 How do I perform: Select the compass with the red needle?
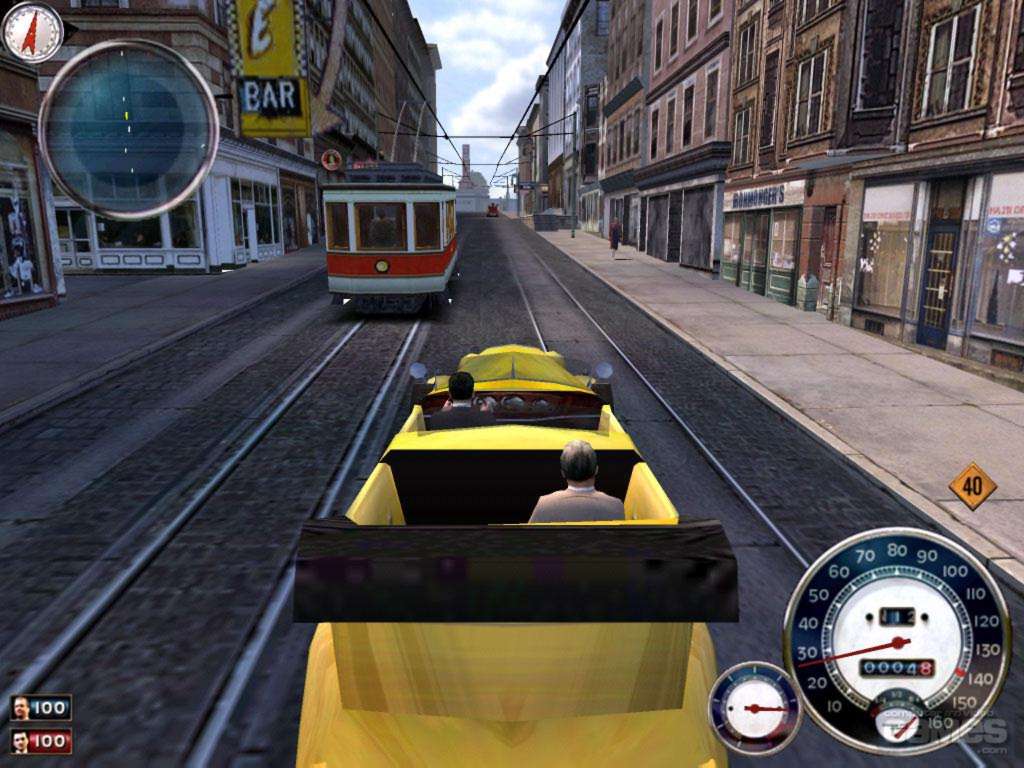[33, 32]
